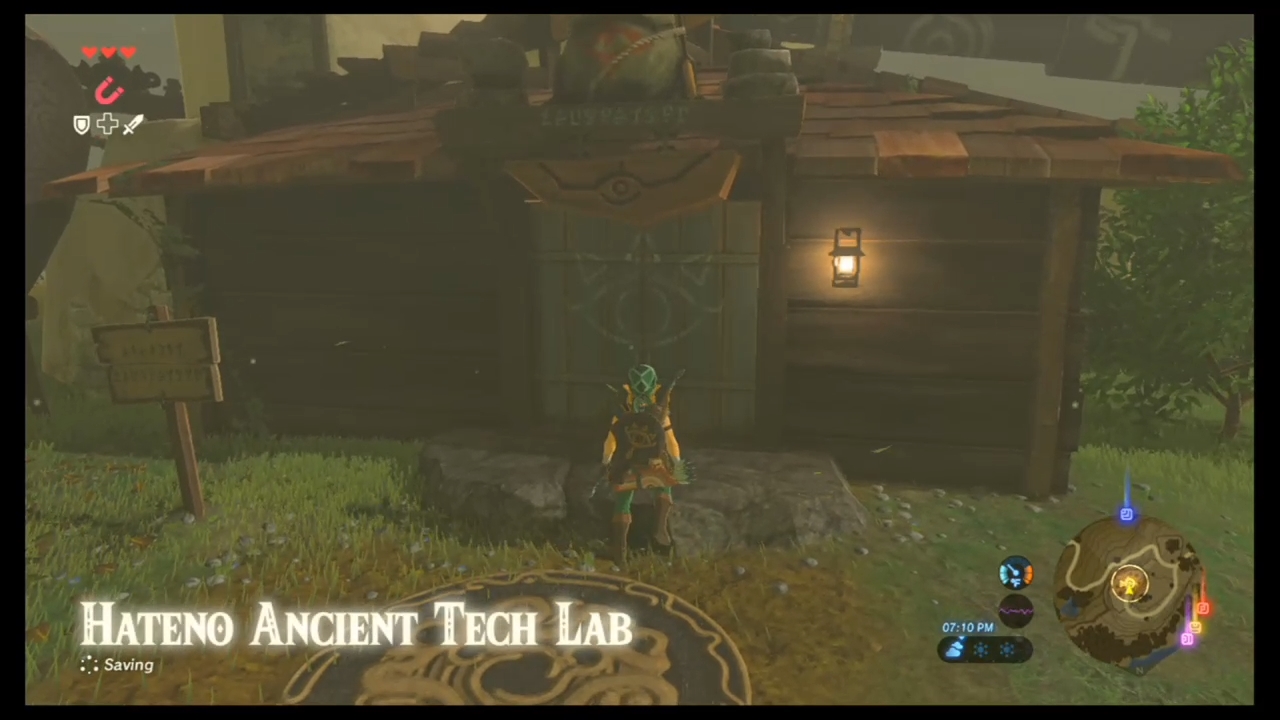Select the sword attack icon
The image size is (1280, 720).
click(x=132, y=124)
